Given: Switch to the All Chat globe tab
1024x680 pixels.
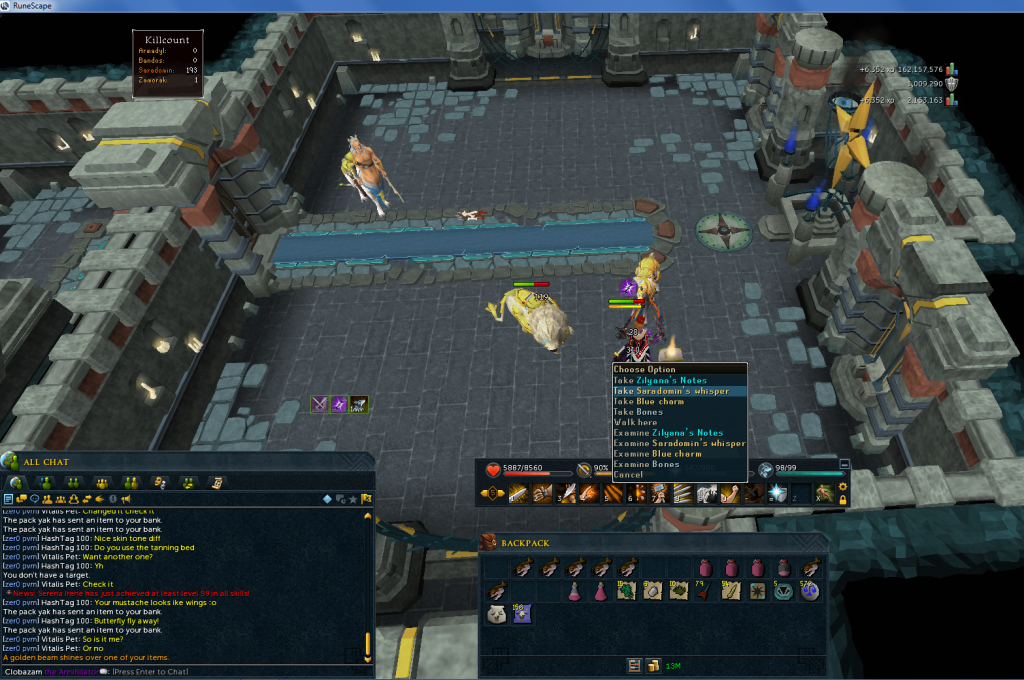Looking at the screenshot, I should pyautogui.click(x=16, y=482).
